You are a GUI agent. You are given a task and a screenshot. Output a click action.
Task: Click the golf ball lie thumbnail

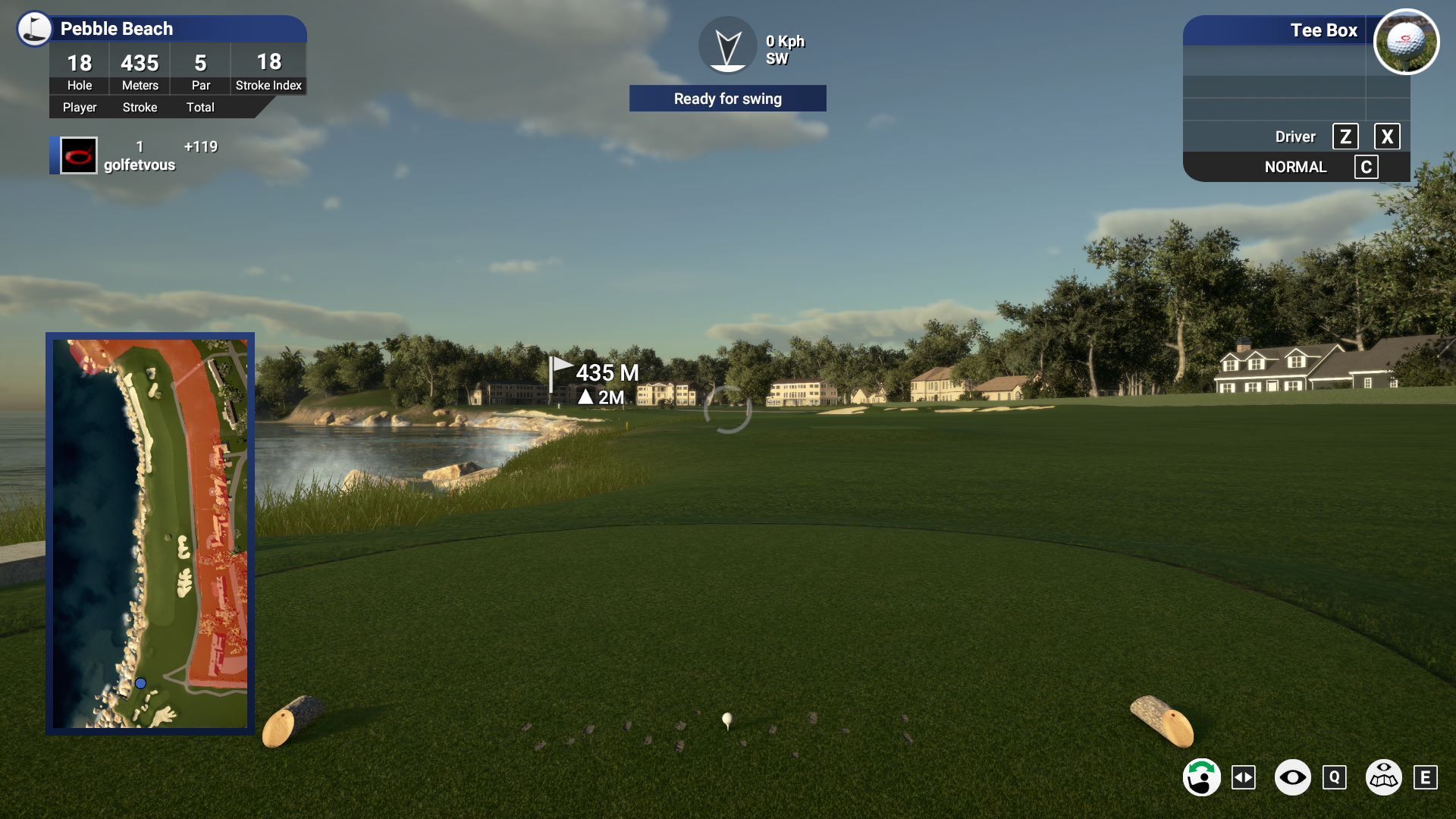coord(1406,42)
